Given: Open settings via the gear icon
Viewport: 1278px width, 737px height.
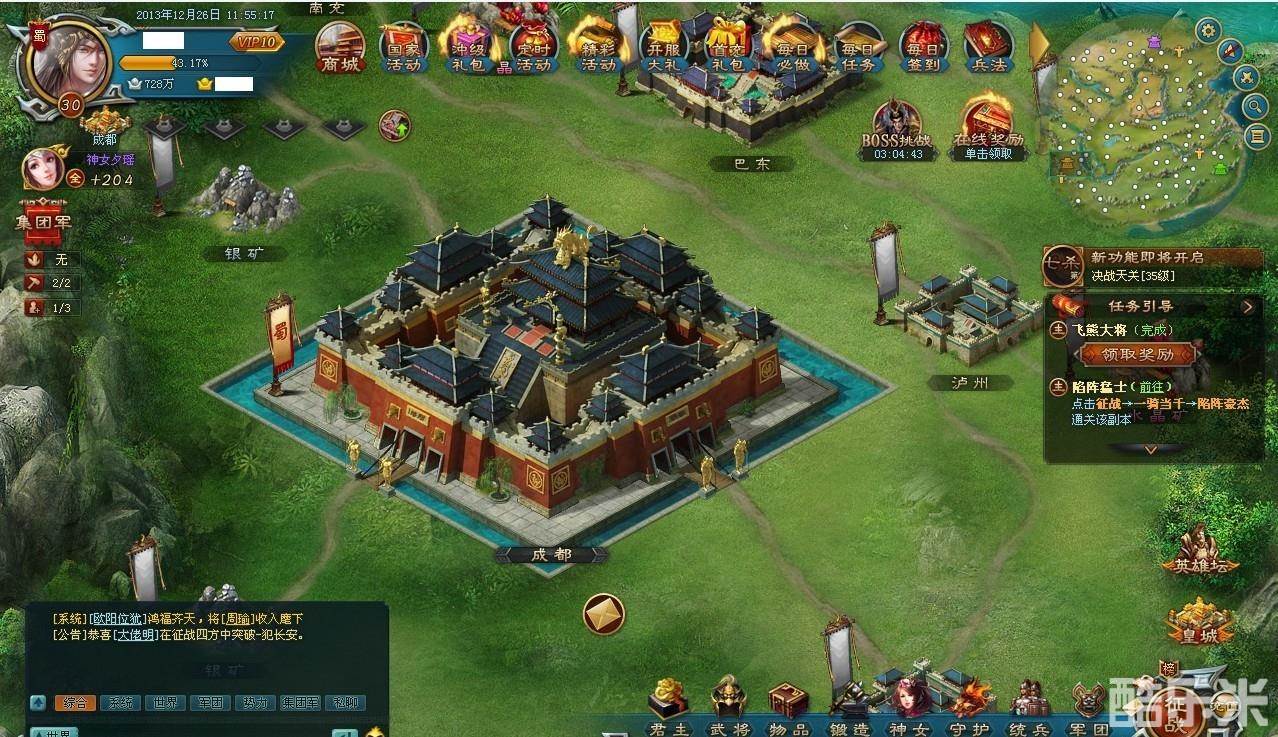Looking at the screenshot, I should (x=1208, y=30).
